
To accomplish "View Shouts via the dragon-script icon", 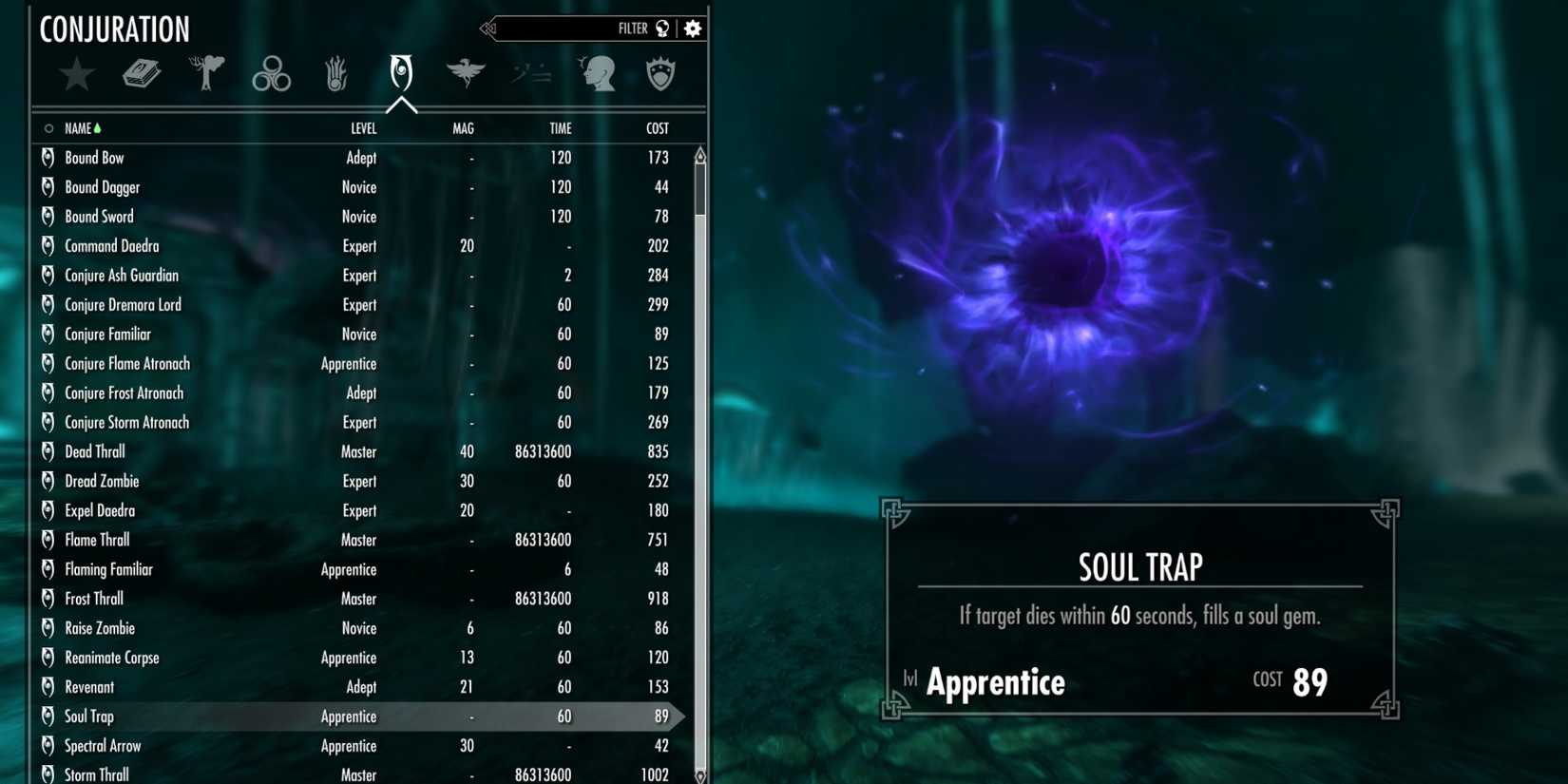I will (x=529, y=74).
